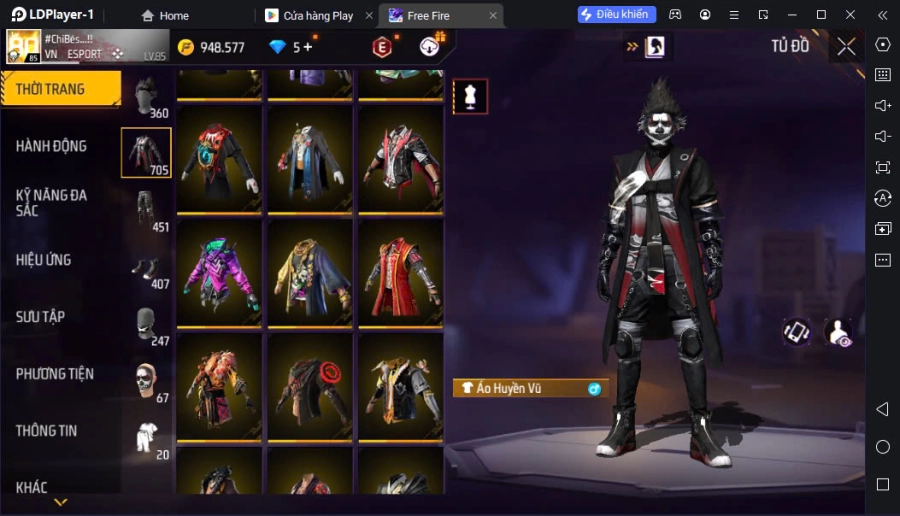
Task: Click the mannequin icon above the outfit grid
Action: click(x=470, y=96)
